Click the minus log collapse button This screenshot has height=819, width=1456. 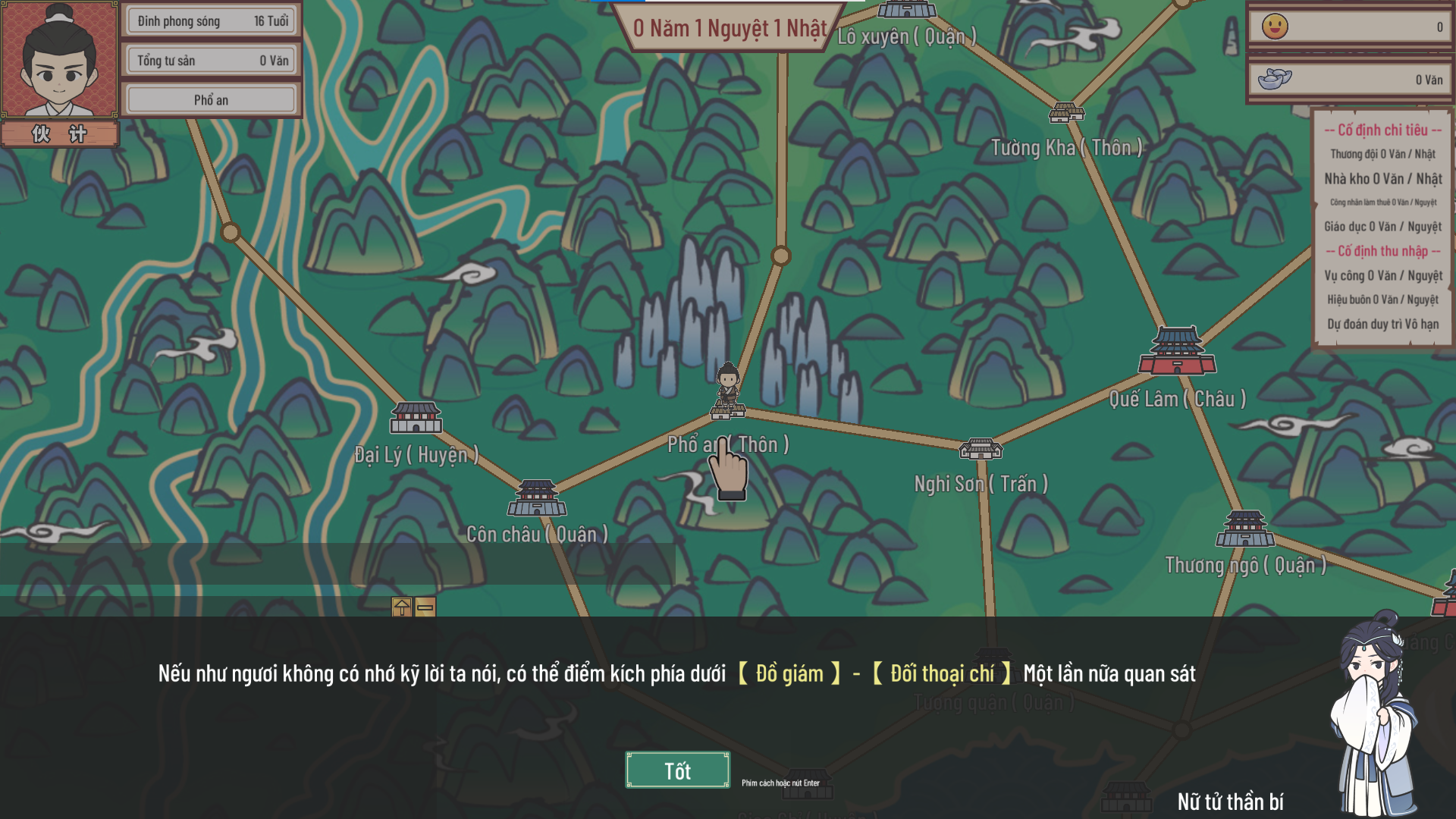click(x=425, y=607)
